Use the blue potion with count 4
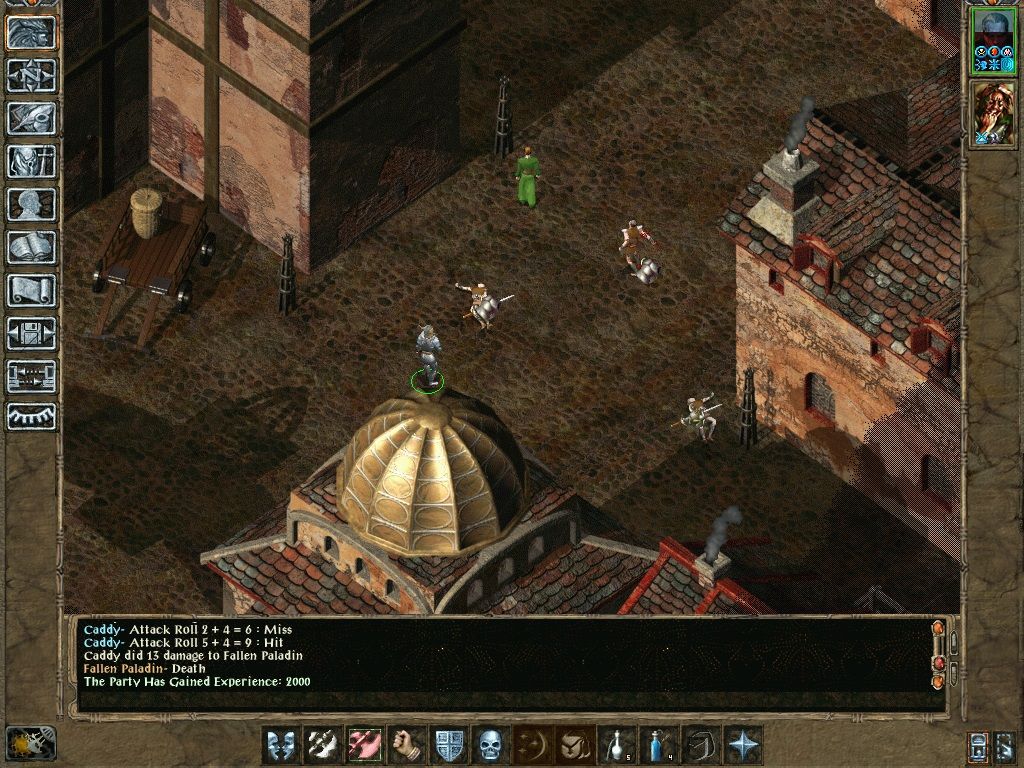 (658, 745)
